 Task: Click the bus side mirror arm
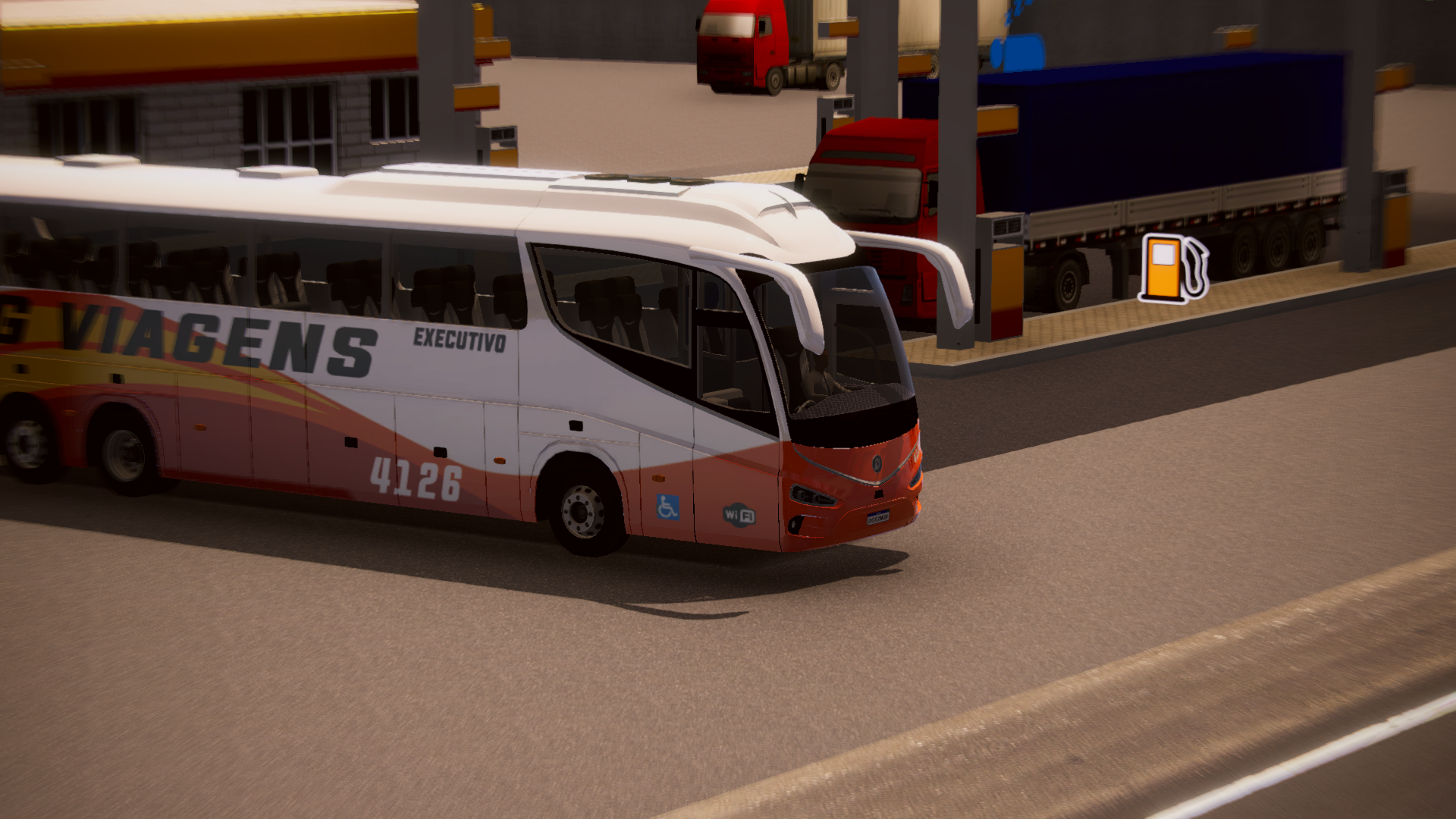tap(940, 250)
